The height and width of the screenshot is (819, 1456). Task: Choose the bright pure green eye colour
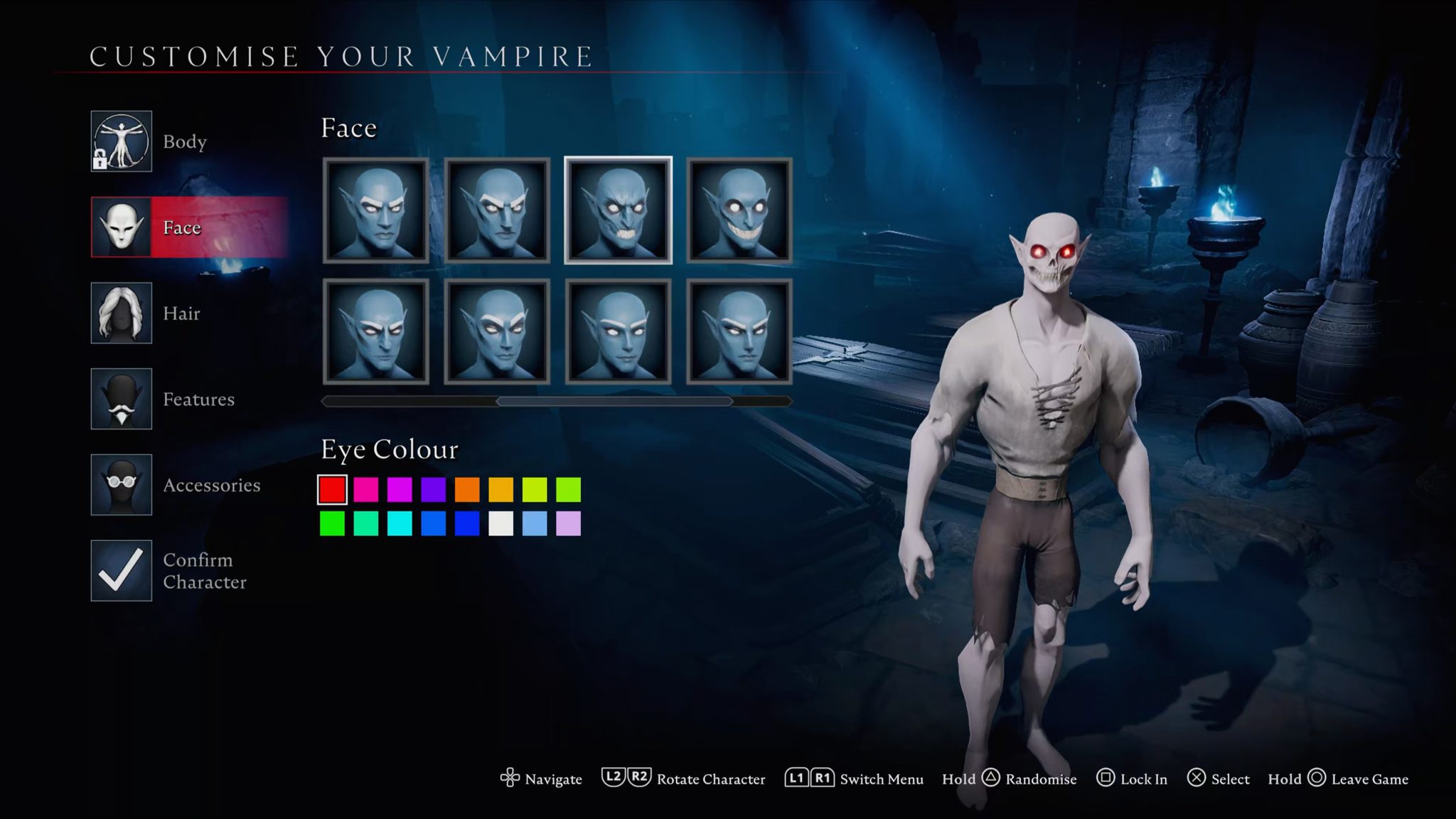(x=332, y=524)
